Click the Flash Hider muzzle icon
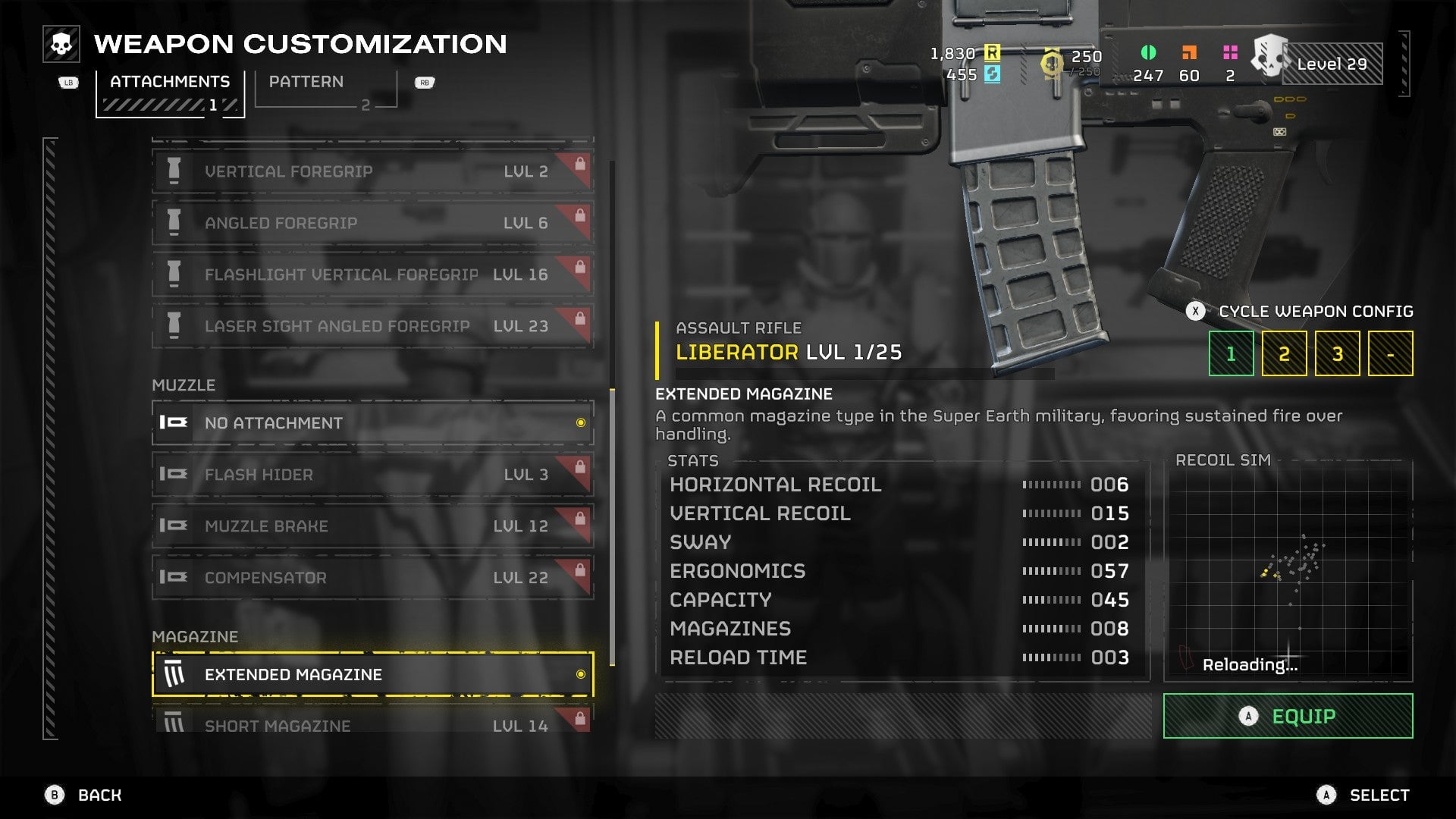This screenshot has width=1456, height=819. (176, 474)
